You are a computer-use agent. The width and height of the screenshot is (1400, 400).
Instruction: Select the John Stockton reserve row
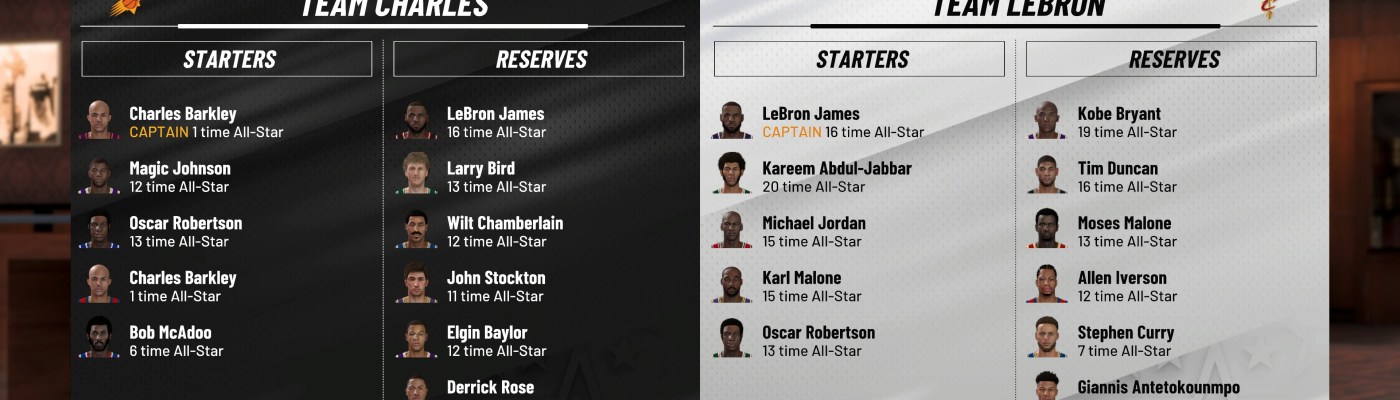pyautogui.click(x=496, y=286)
